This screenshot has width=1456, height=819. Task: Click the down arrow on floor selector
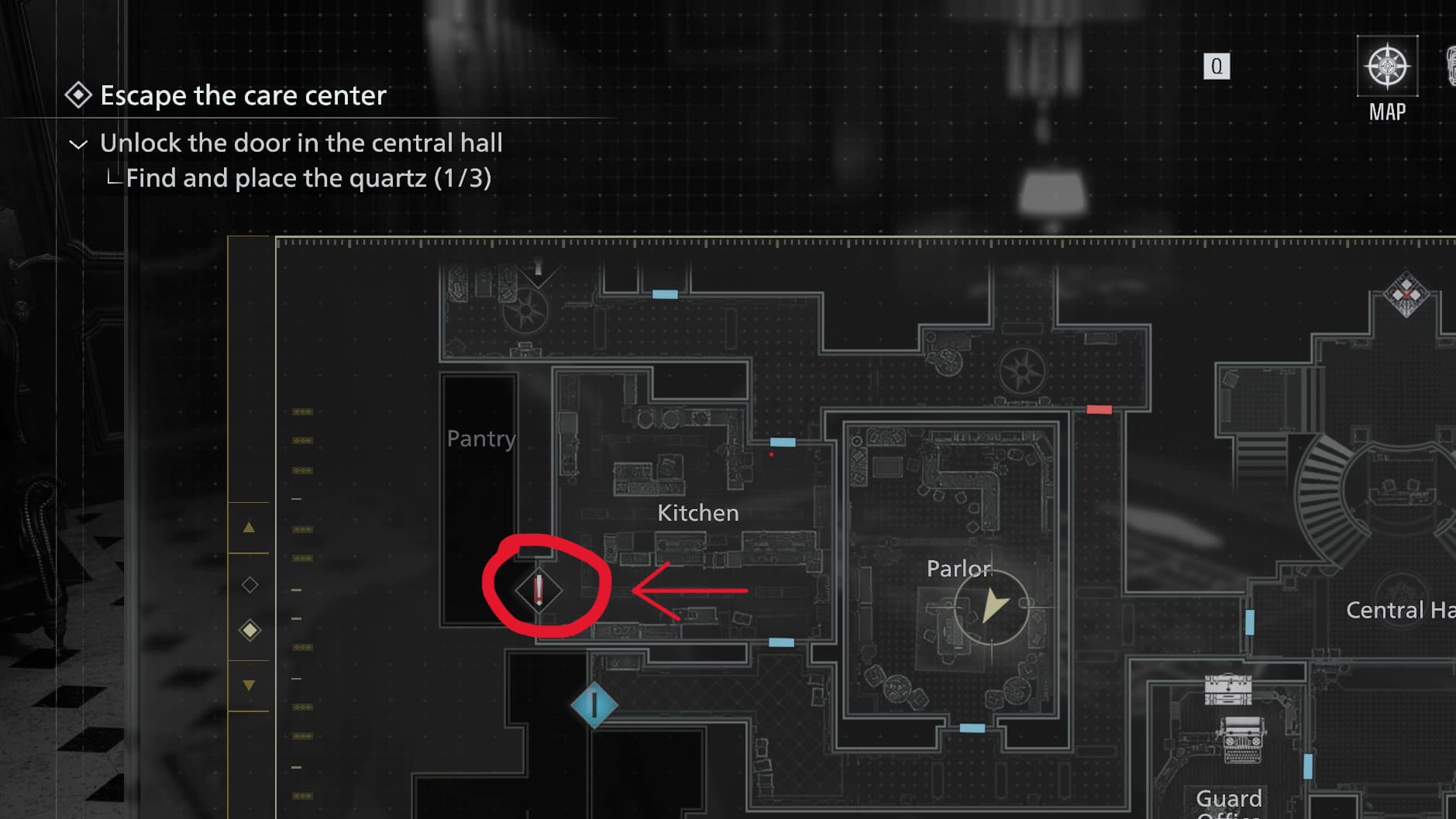coord(249,685)
